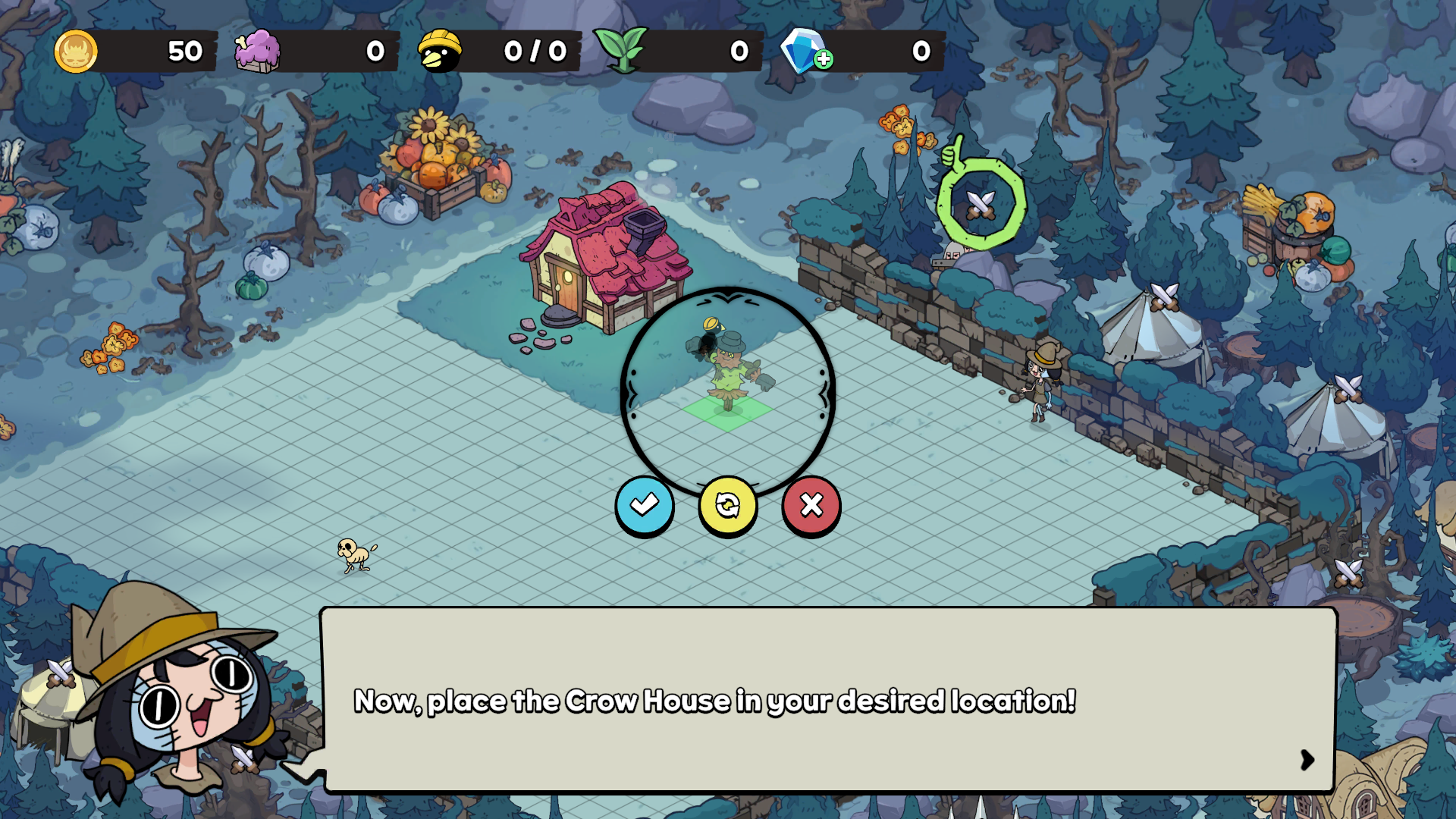
Task: Advance the dialogue with the arrow
Action: (1307, 759)
